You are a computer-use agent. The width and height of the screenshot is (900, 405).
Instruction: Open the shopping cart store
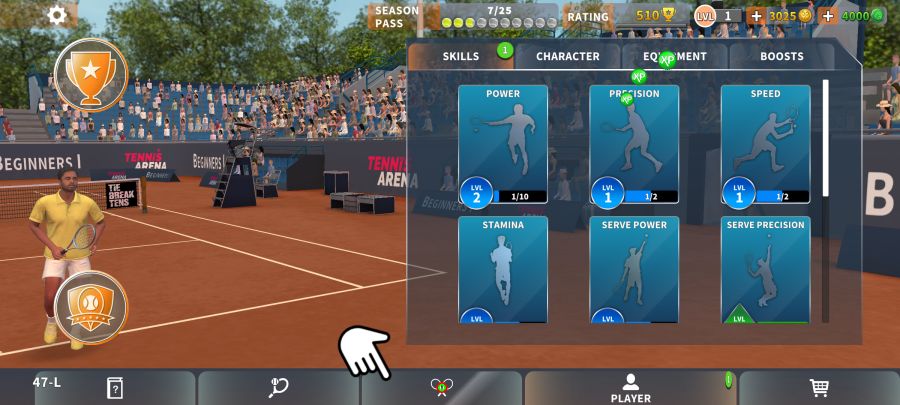point(818,388)
